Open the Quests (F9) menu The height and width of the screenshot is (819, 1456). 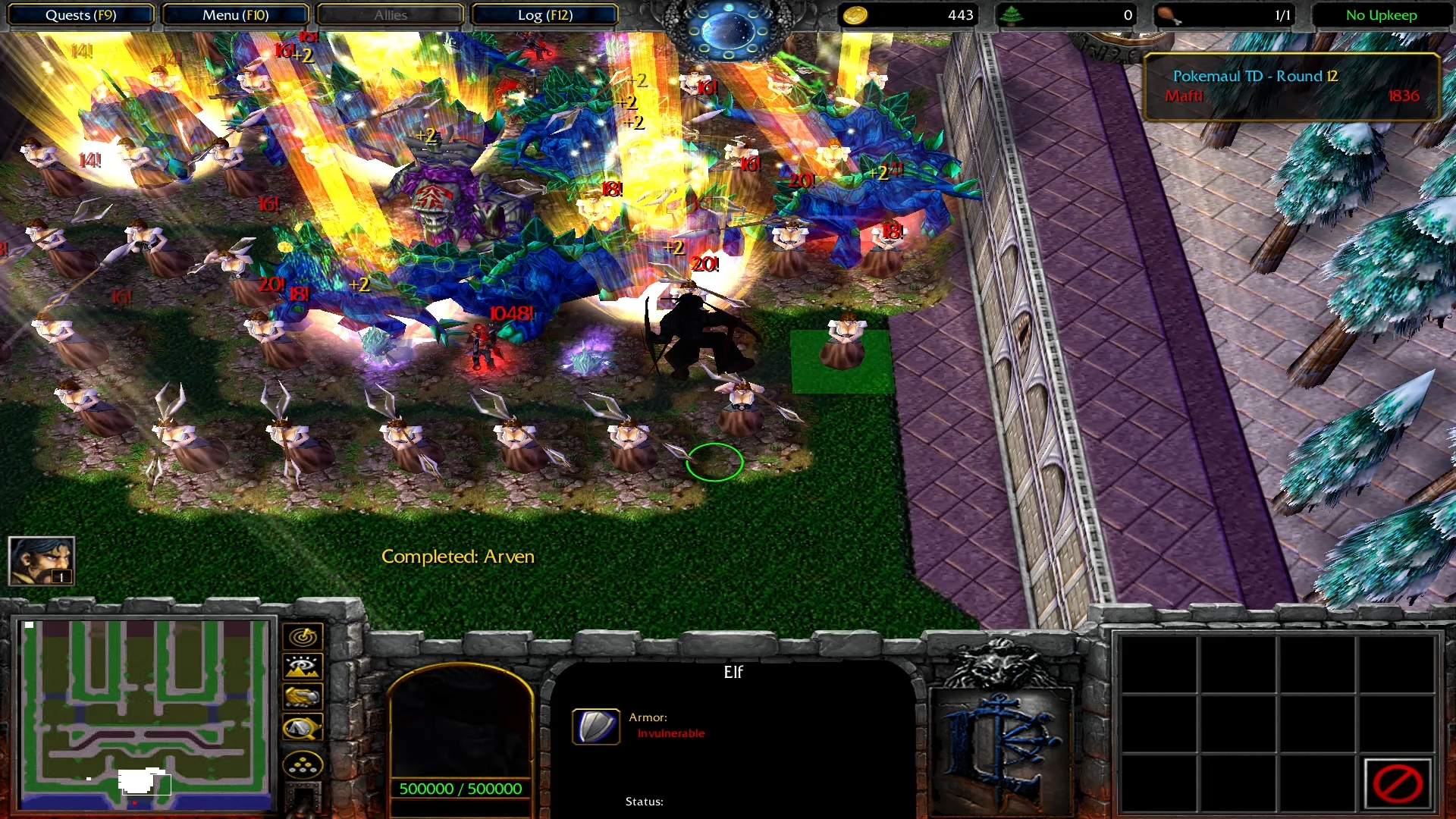[80, 15]
